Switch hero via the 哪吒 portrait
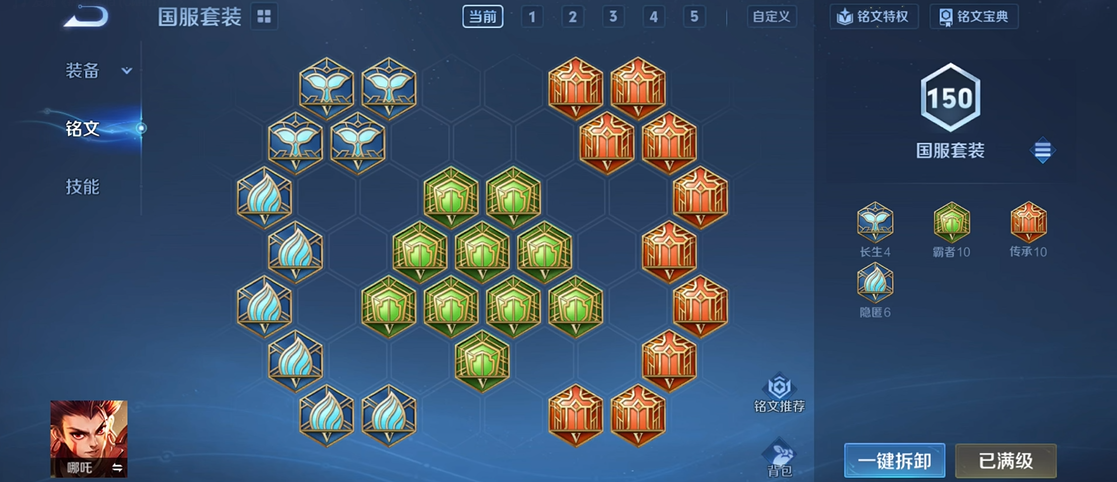Viewport: 1117px width, 482px height. [x=89, y=438]
